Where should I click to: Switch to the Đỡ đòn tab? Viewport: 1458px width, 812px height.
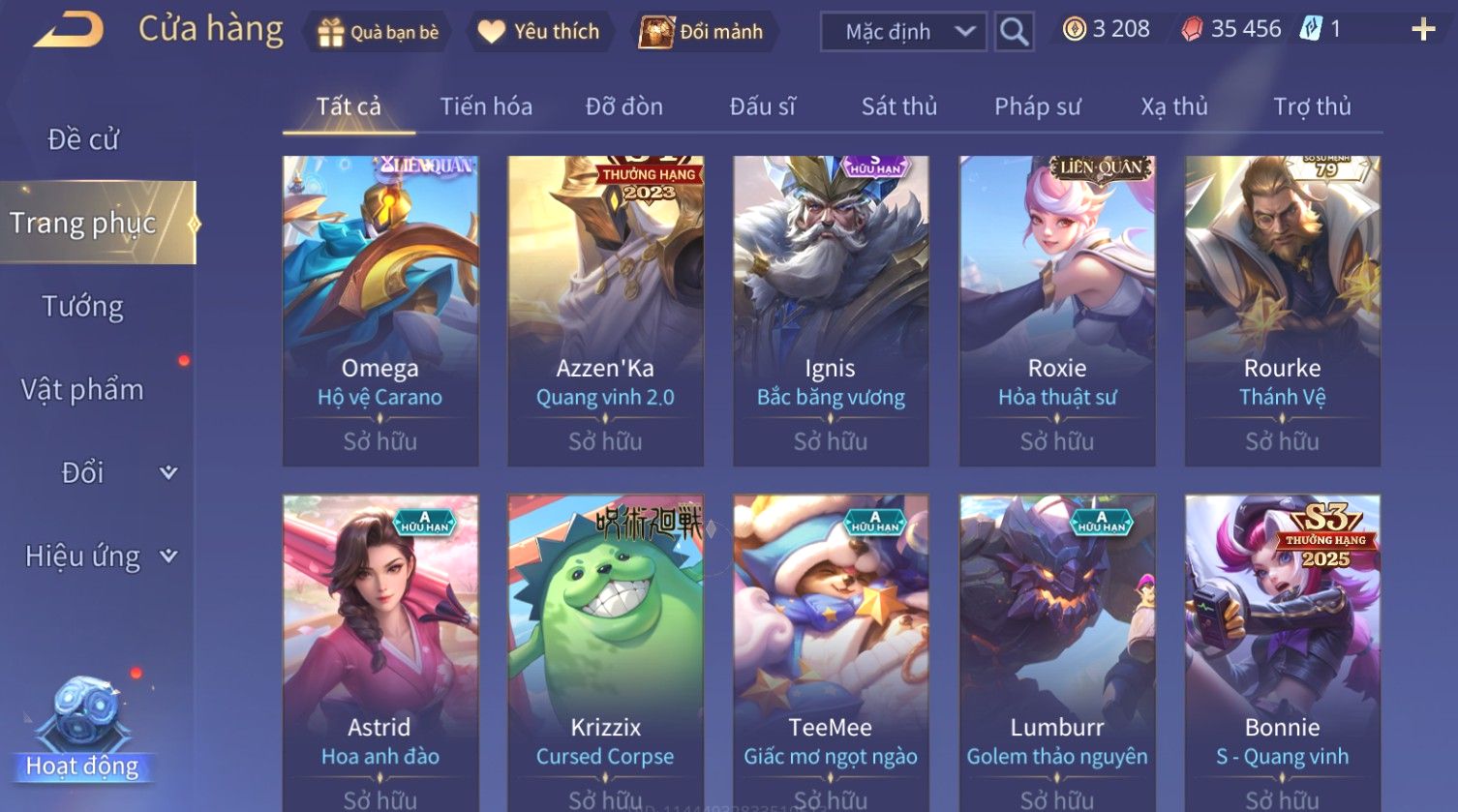pyautogui.click(x=624, y=106)
